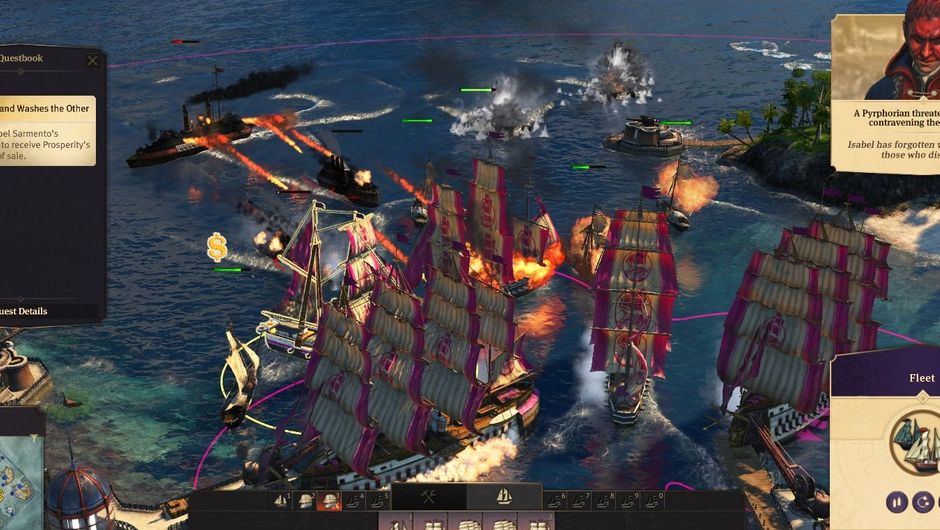Select ship group slot 4
This screenshot has width=940, height=530.
tap(352, 500)
